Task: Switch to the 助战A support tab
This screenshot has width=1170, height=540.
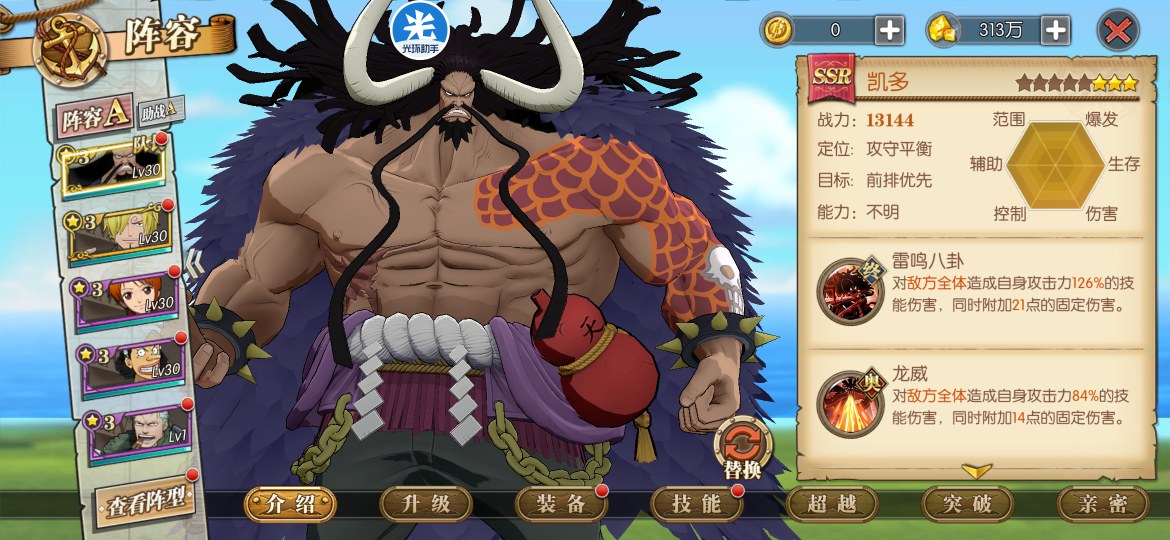Action: click(x=161, y=109)
